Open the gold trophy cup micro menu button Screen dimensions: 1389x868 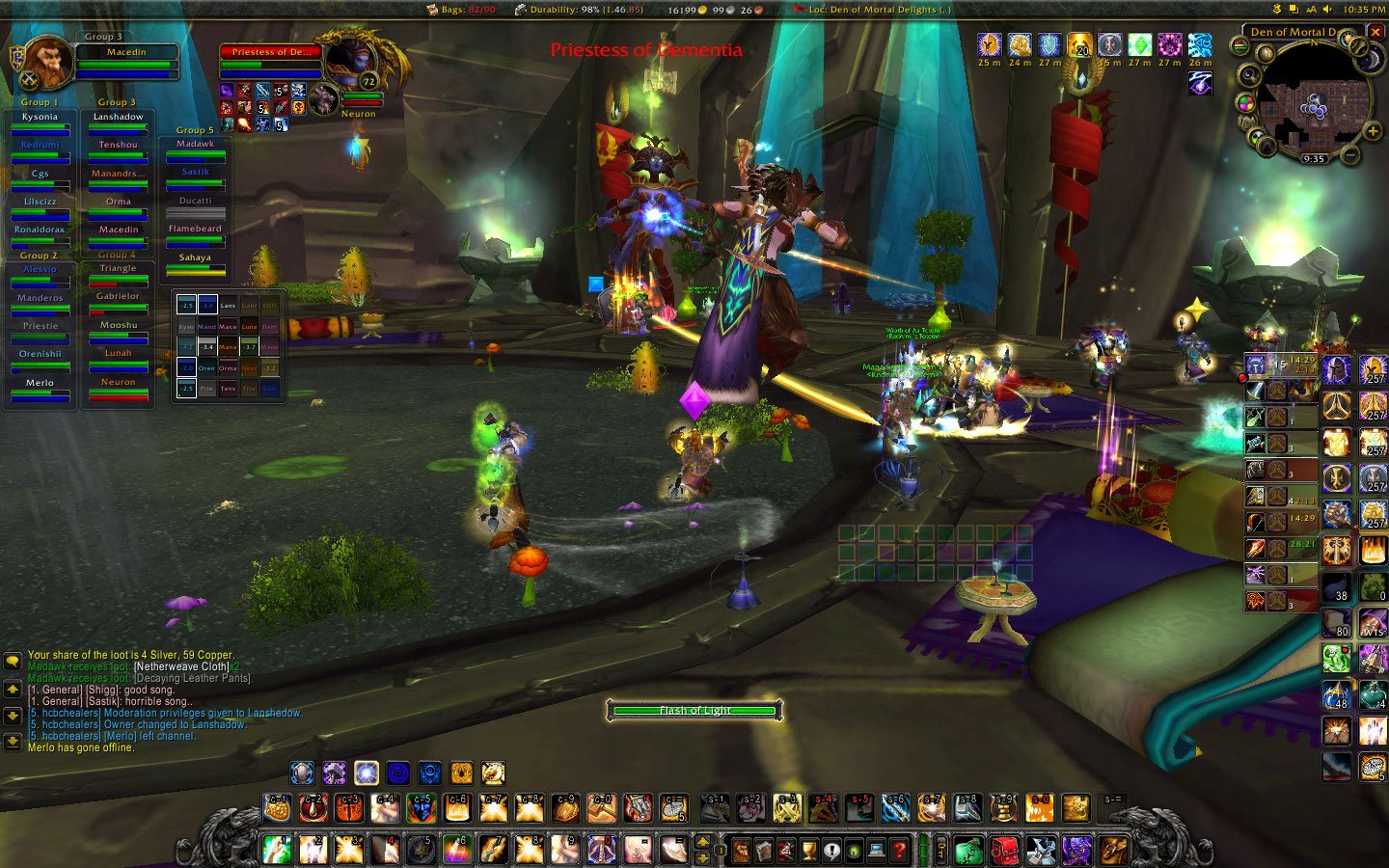[808, 851]
